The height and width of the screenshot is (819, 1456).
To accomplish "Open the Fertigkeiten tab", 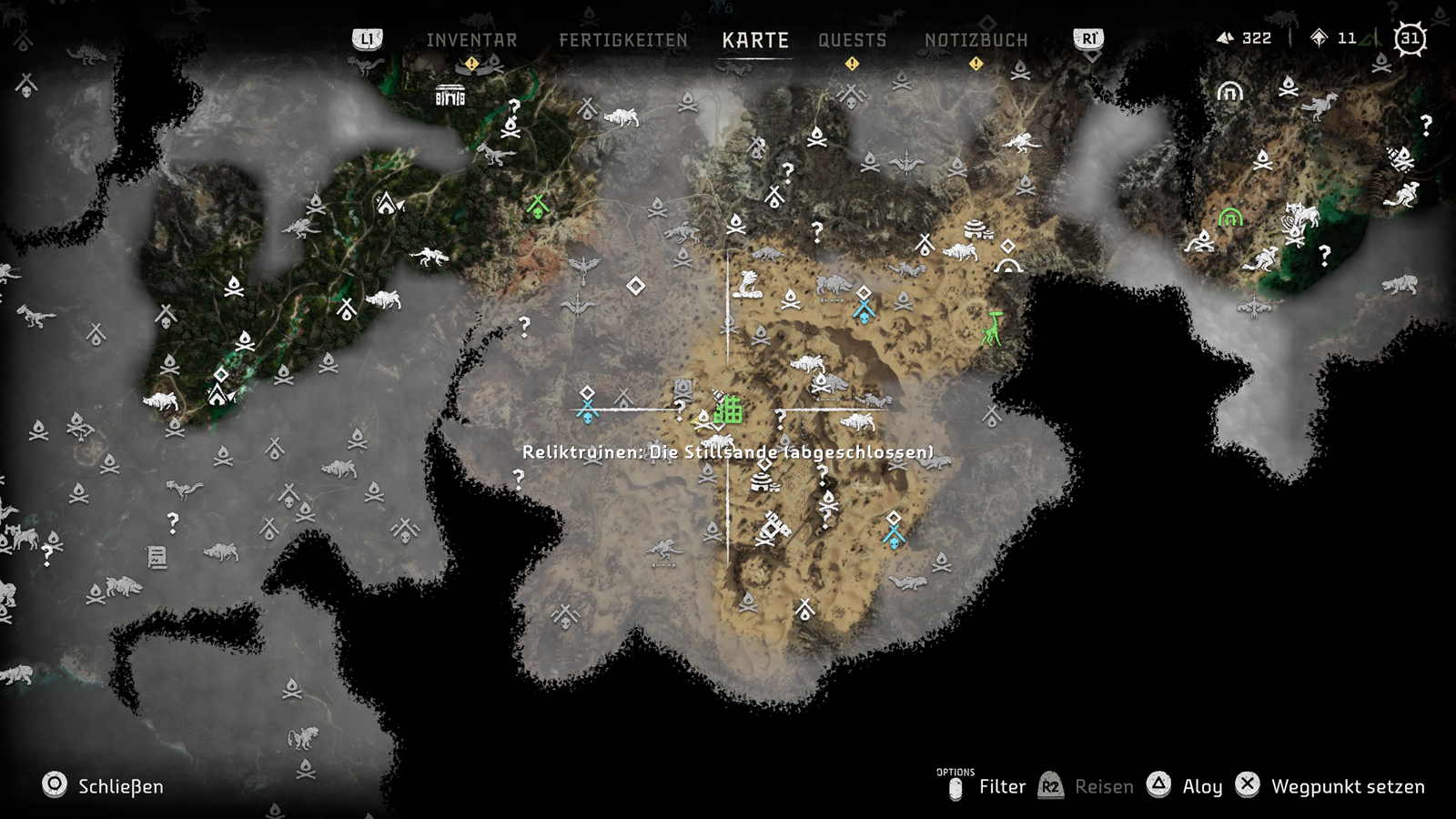I will (x=623, y=40).
